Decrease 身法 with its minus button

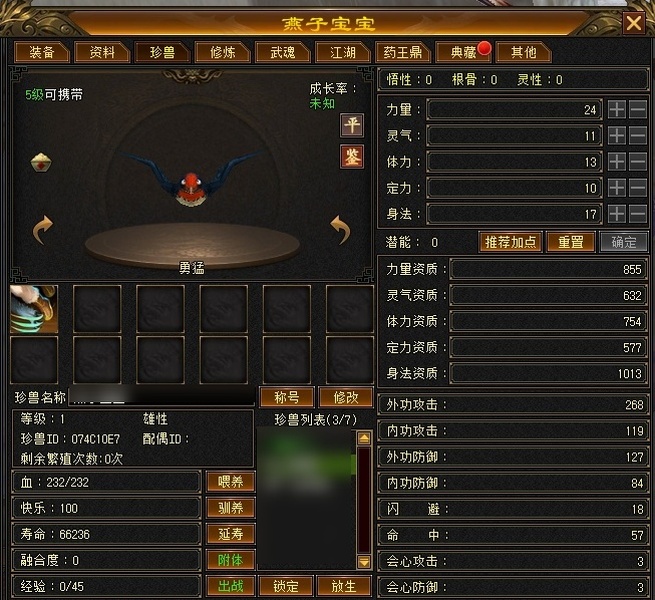[x=638, y=214]
